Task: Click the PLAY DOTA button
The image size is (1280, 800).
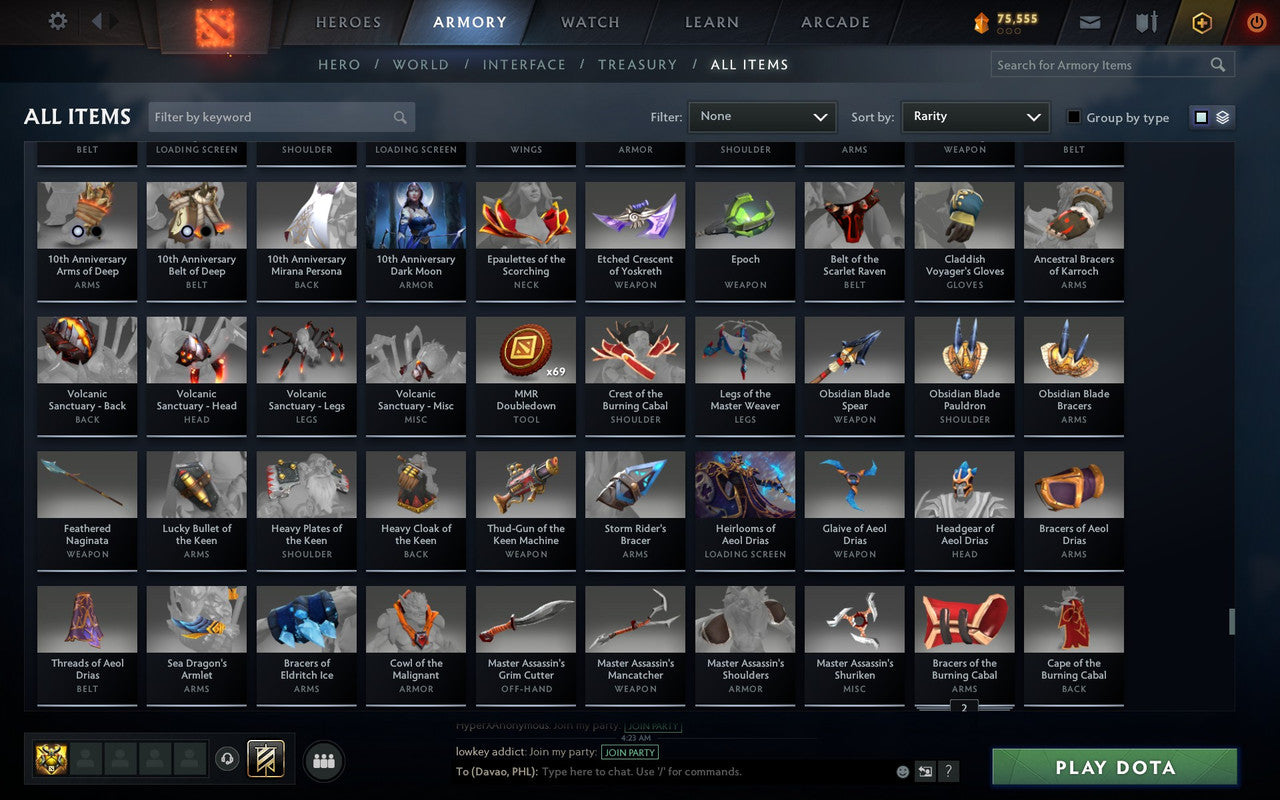Action: coord(1113,768)
